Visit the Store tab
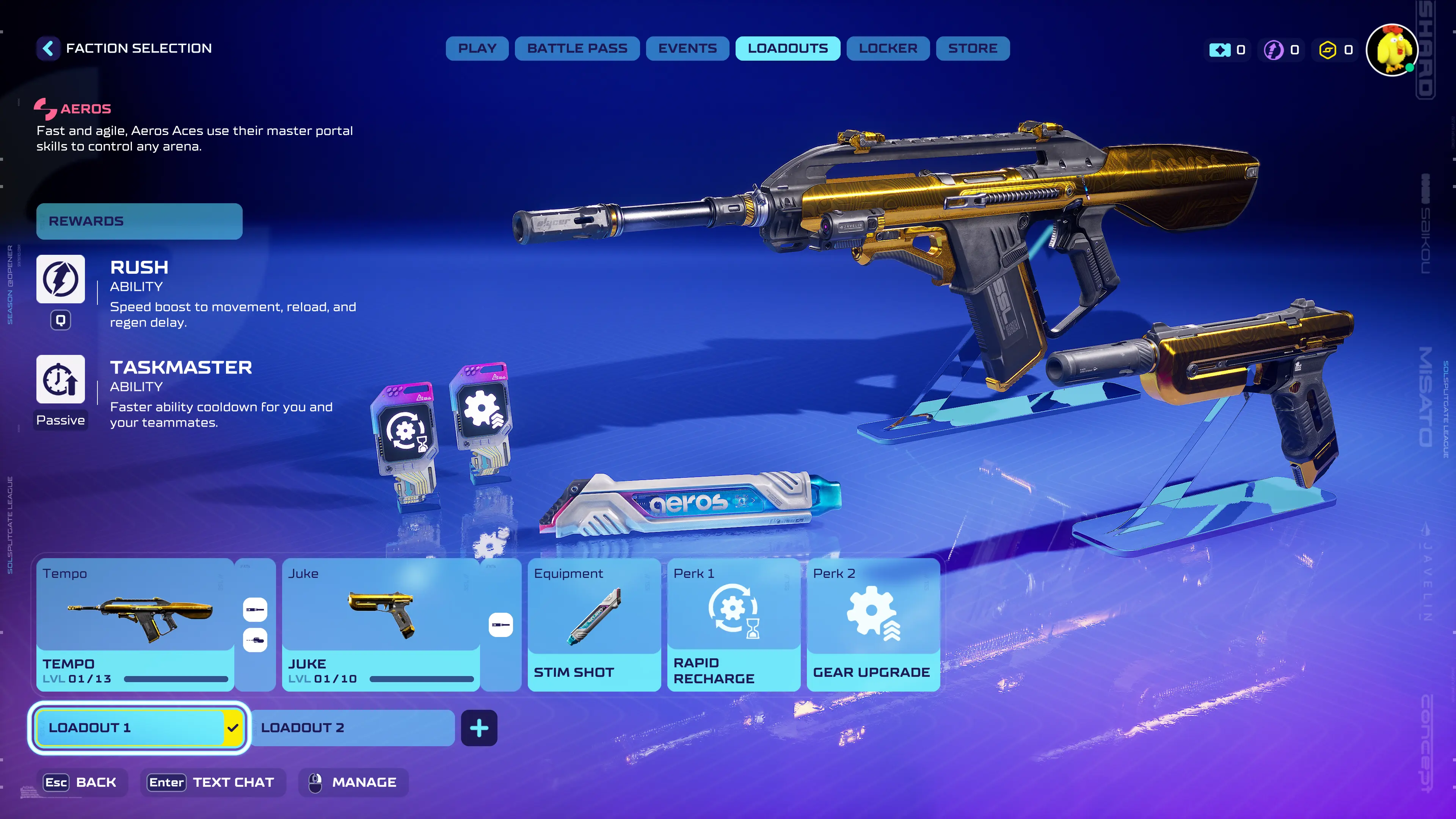1456x819 pixels. pos(972,49)
